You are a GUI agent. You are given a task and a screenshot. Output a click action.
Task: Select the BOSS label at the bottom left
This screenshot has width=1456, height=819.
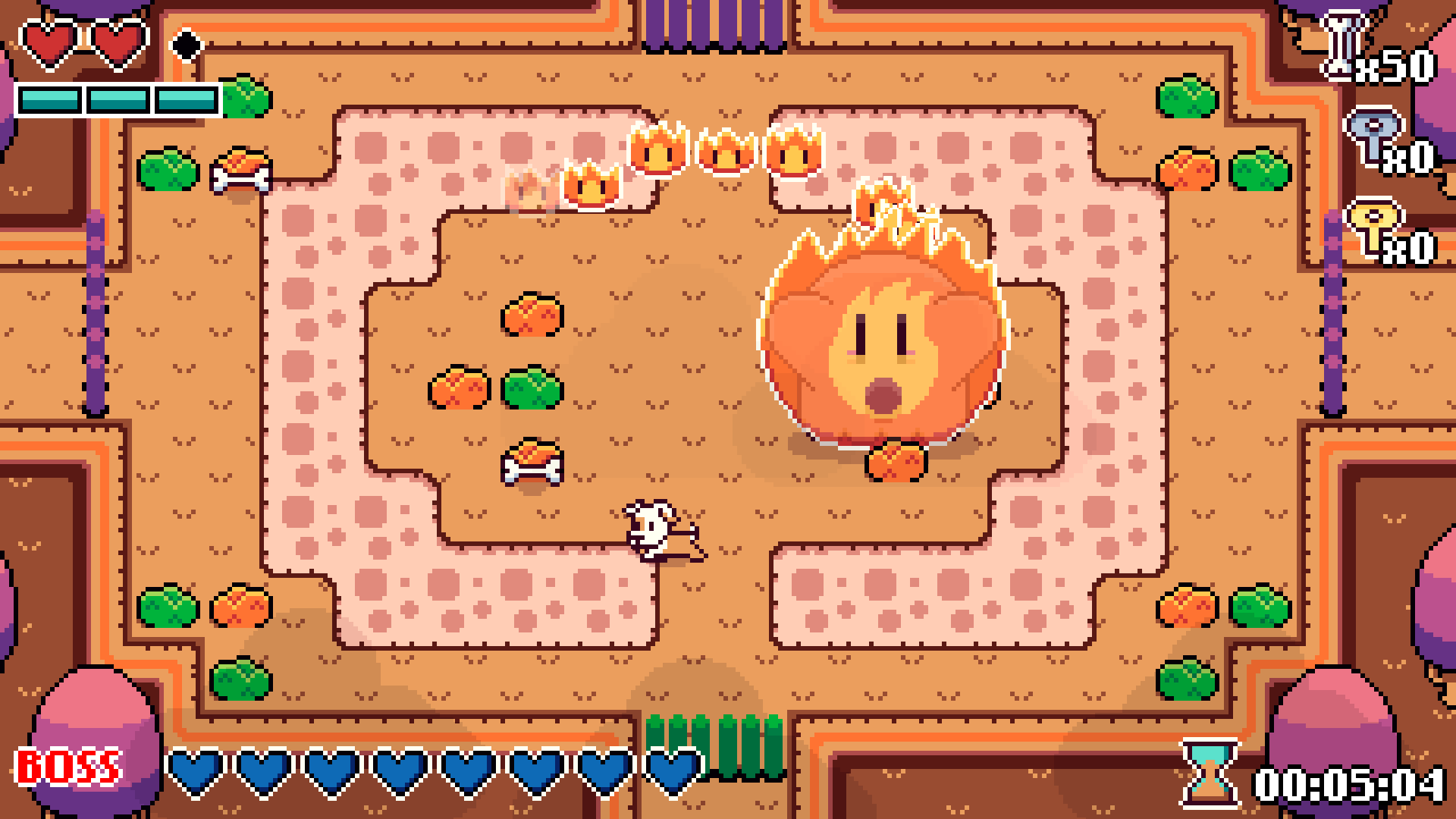[x=68, y=766]
